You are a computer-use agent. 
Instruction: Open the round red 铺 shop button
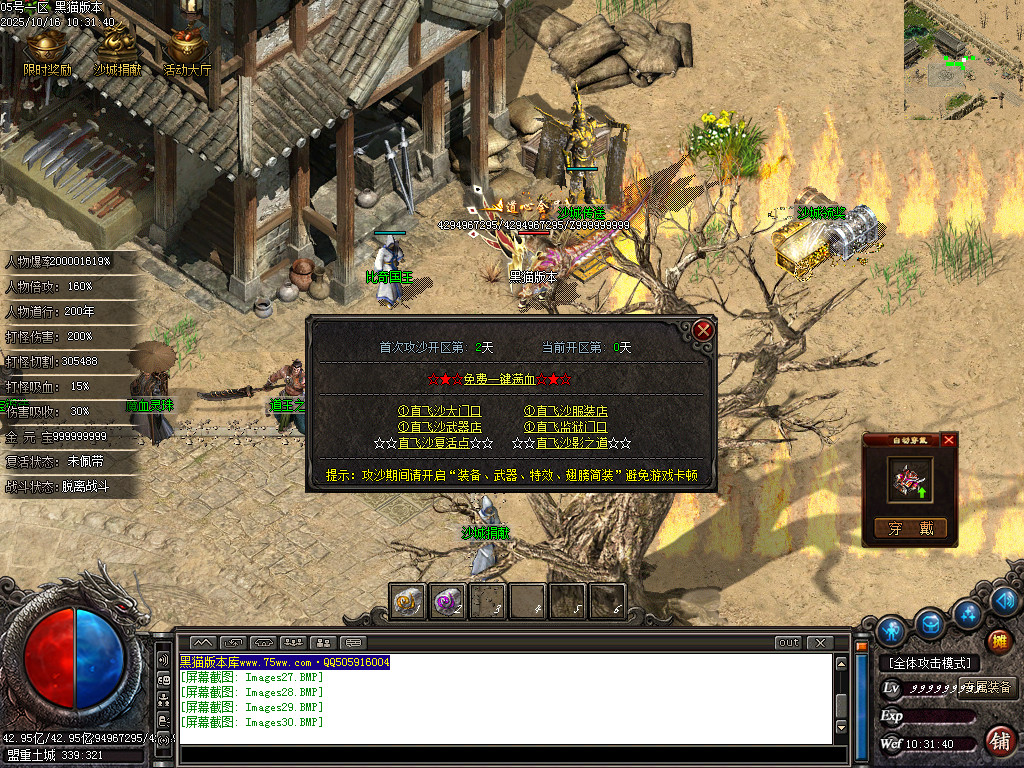(x=998, y=740)
